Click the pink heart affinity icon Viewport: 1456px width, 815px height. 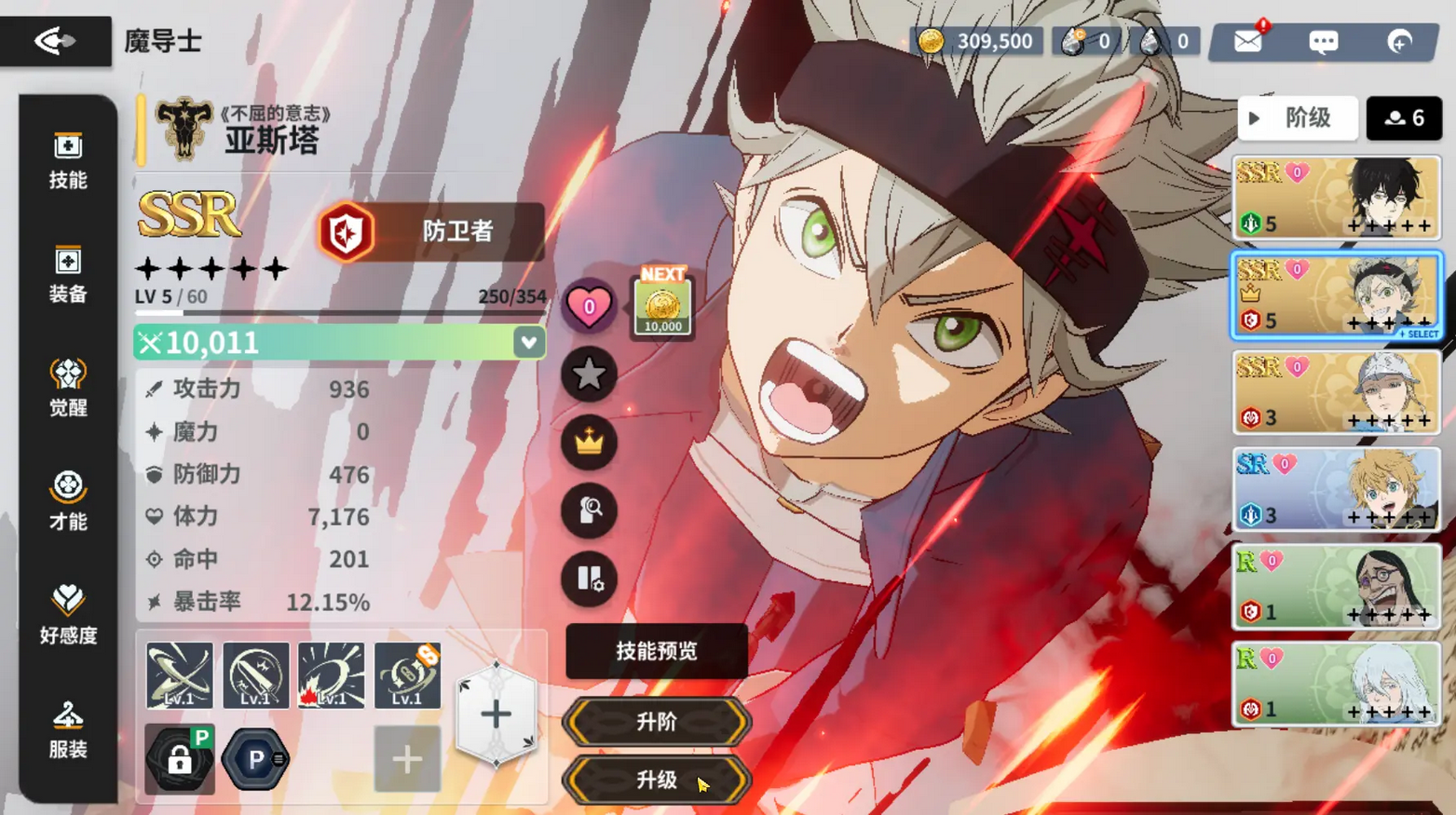(x=589, y=306)
